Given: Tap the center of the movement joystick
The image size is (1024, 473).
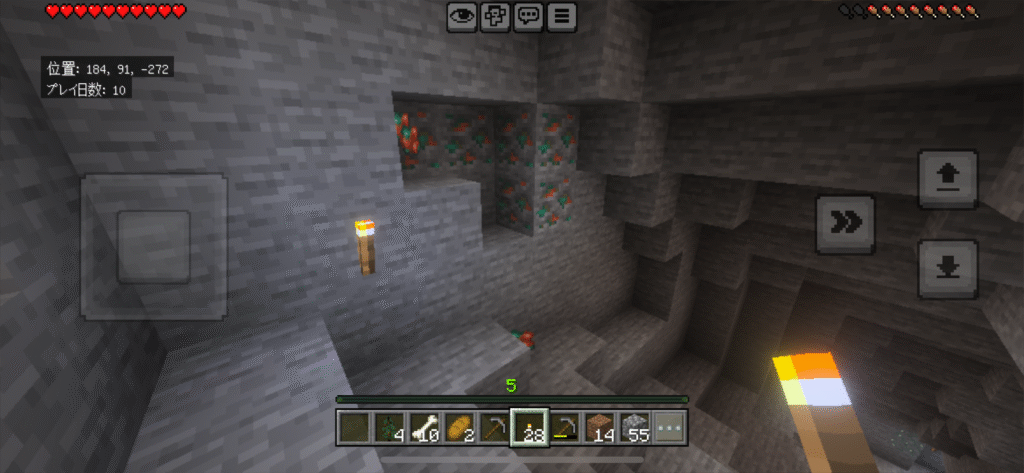Looking at the screenshot, I should pyautogui.click(x=153, y=246).
